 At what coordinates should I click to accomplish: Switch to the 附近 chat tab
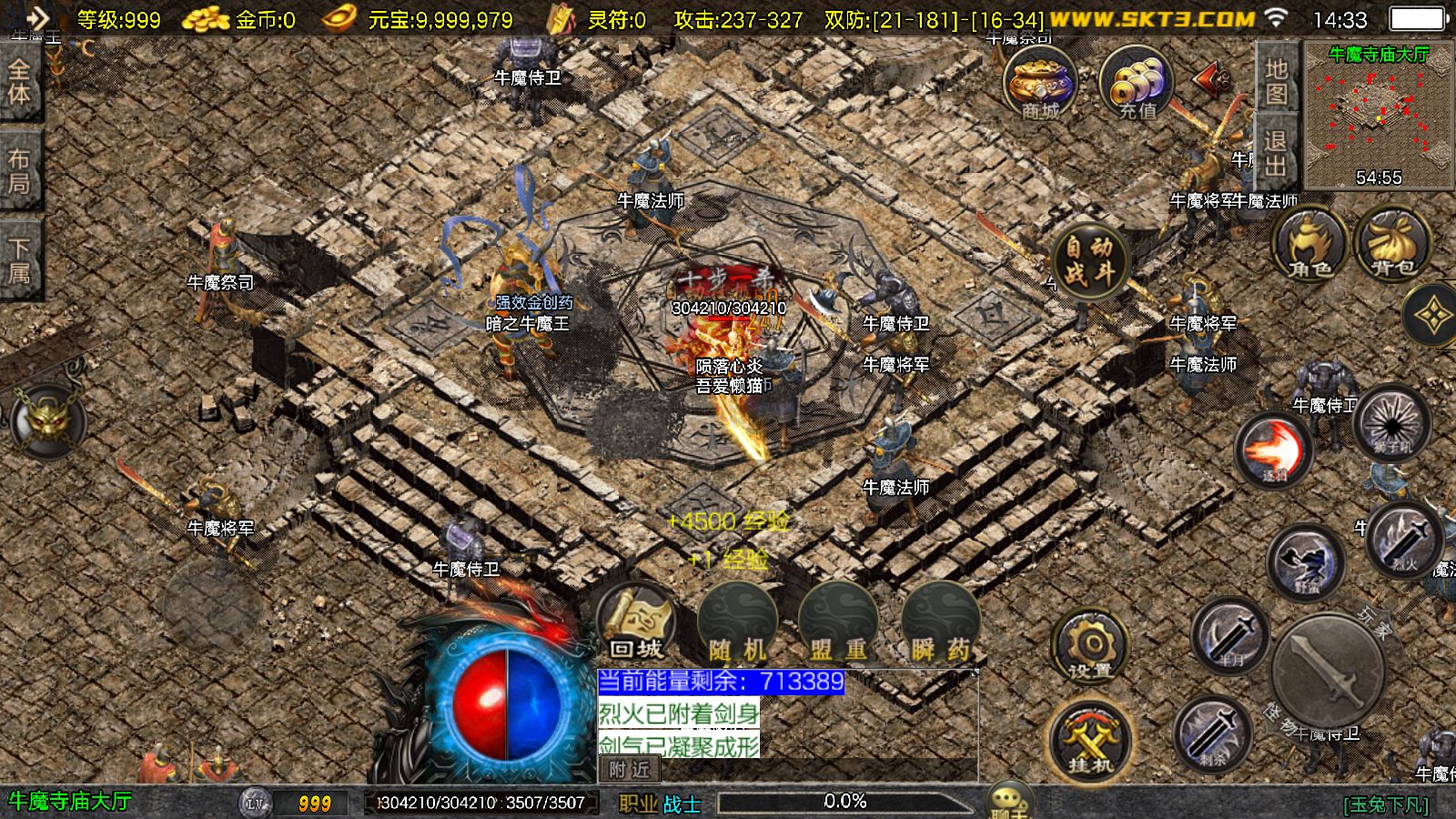pyautogui.click(x=630, y=770)
